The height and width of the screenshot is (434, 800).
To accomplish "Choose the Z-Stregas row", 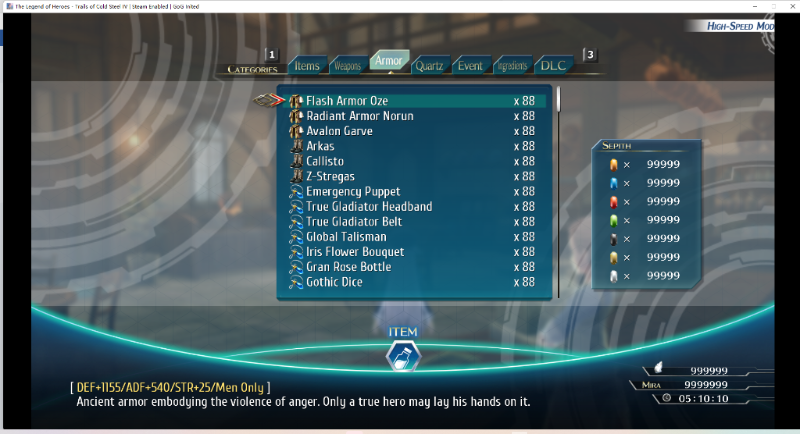I will tap(331, 176).
